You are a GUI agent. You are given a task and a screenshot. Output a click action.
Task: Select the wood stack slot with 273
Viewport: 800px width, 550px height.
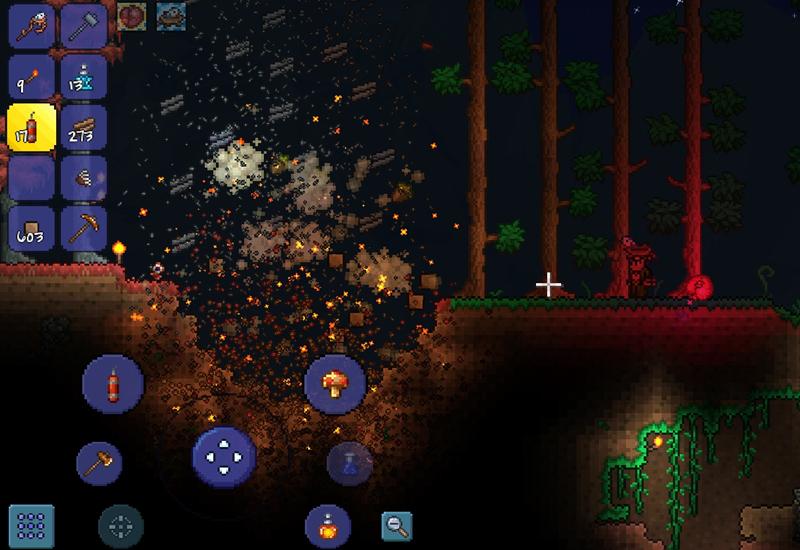82,126
